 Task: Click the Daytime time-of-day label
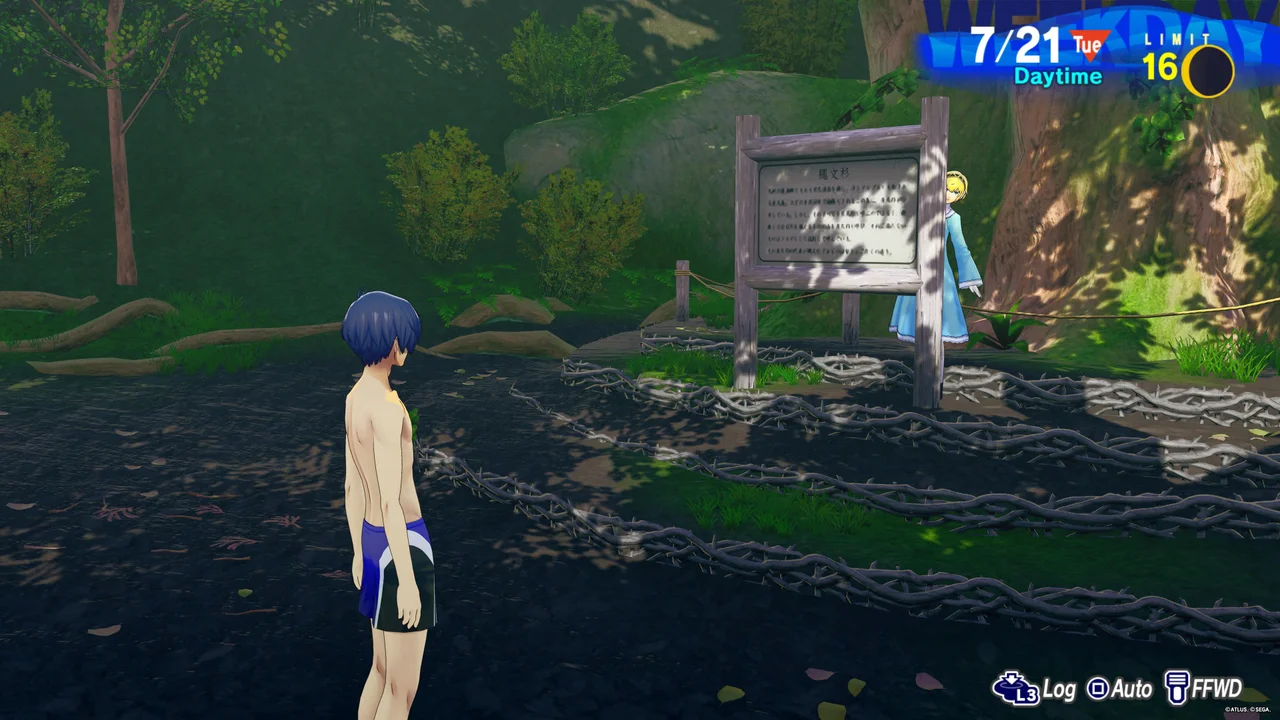click(1057, 75)
